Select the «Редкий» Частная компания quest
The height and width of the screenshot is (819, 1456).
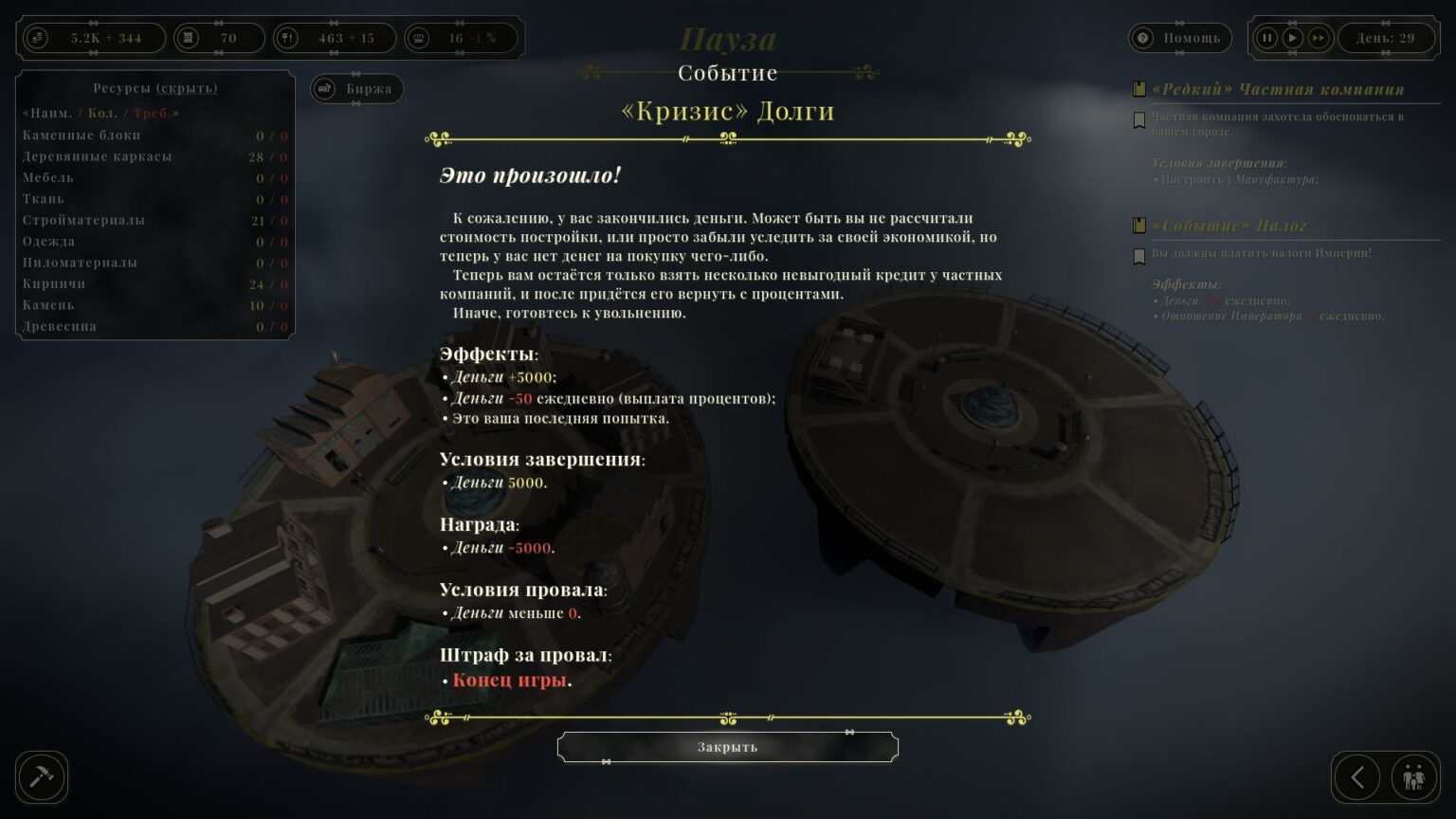[x=1277, y=89]
